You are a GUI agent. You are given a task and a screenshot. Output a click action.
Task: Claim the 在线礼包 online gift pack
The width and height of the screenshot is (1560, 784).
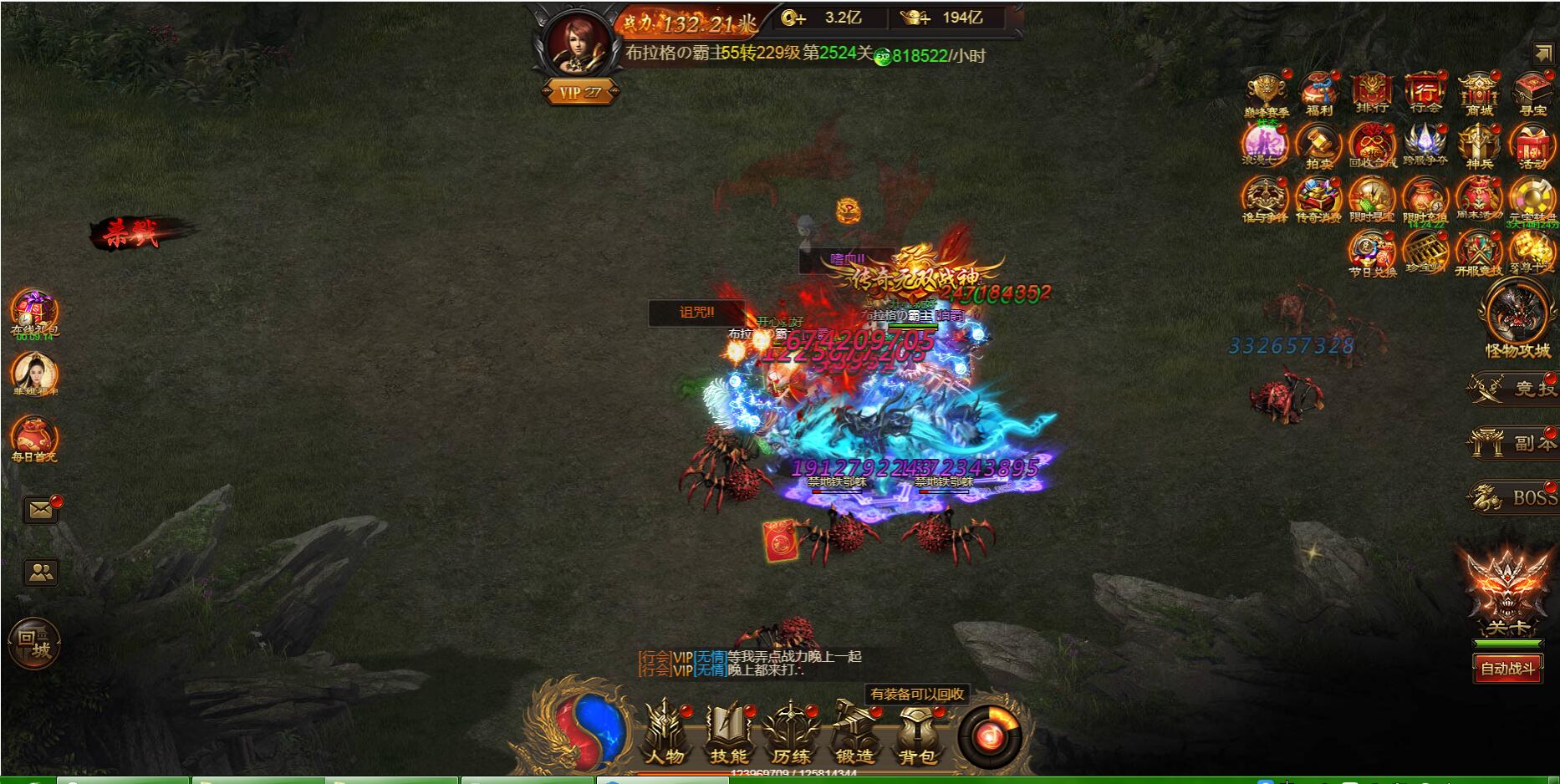coord(34,310)
